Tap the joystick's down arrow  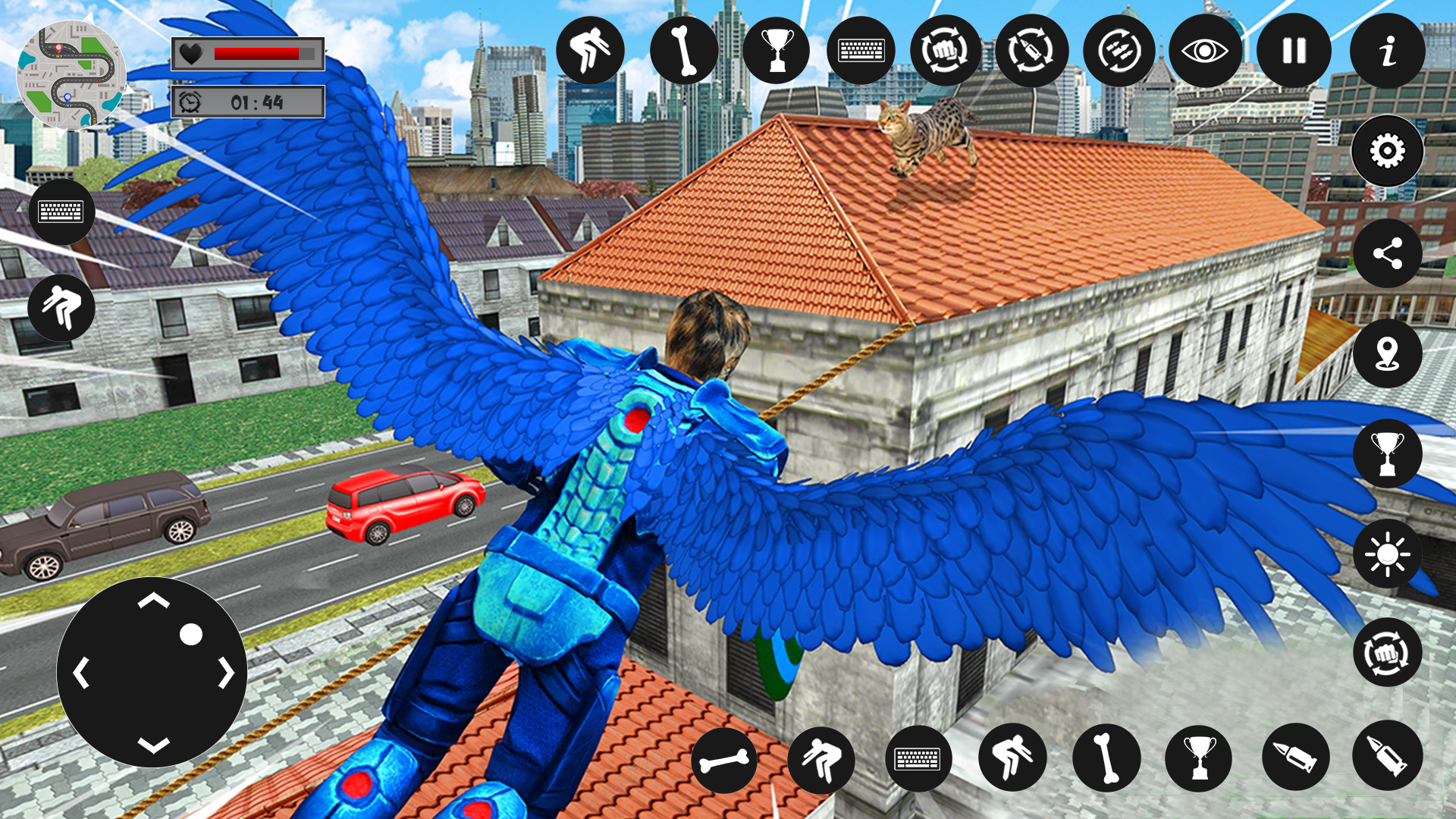153,745
